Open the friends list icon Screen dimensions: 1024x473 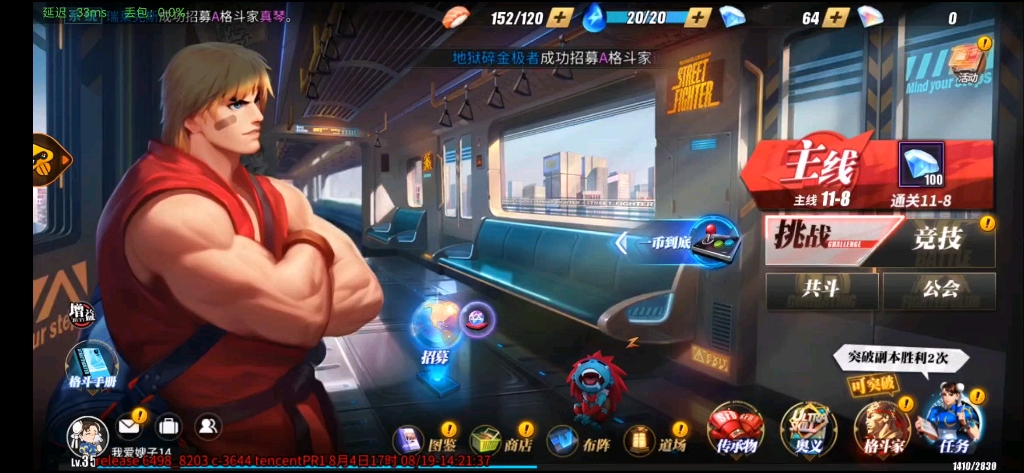[x=207, y=426]
